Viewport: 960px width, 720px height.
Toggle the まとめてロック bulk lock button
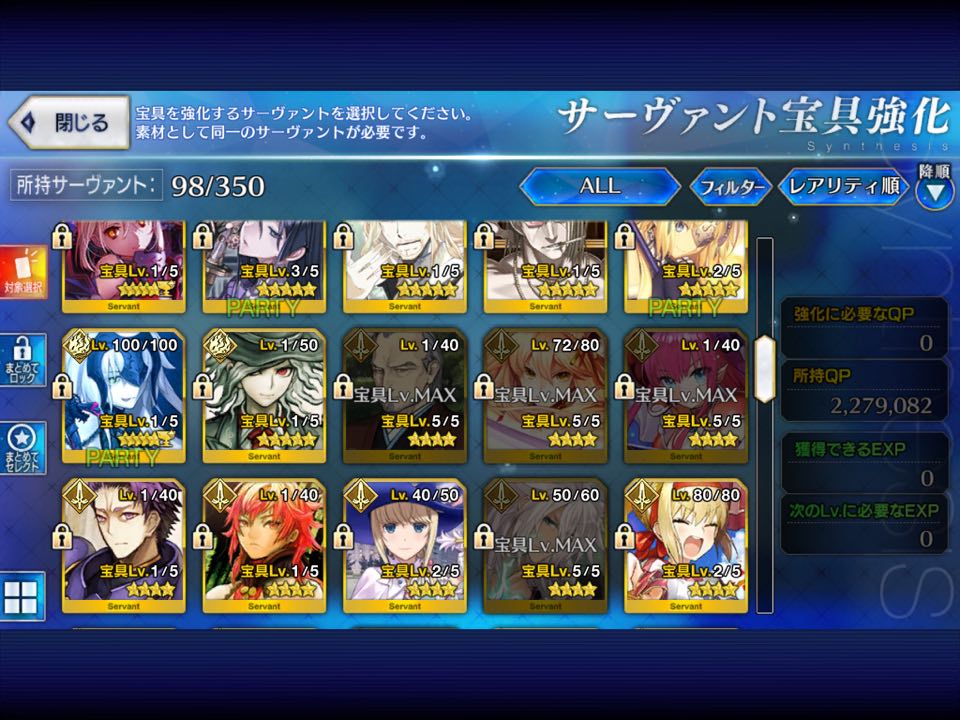pyautogui.click(x=24, y=361)
